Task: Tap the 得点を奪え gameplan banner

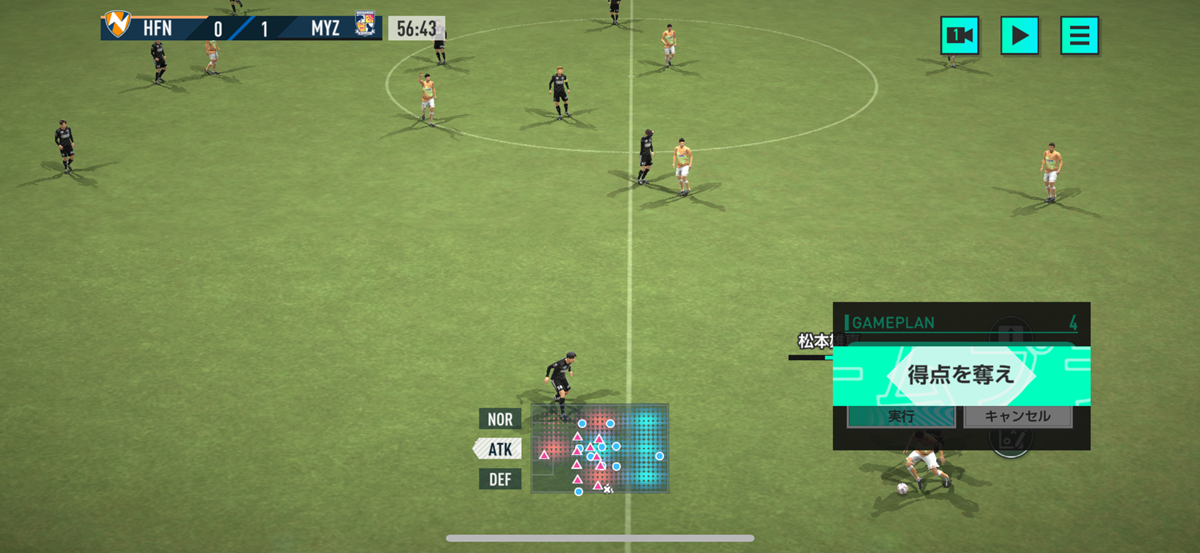Action: tap(960, 376)
